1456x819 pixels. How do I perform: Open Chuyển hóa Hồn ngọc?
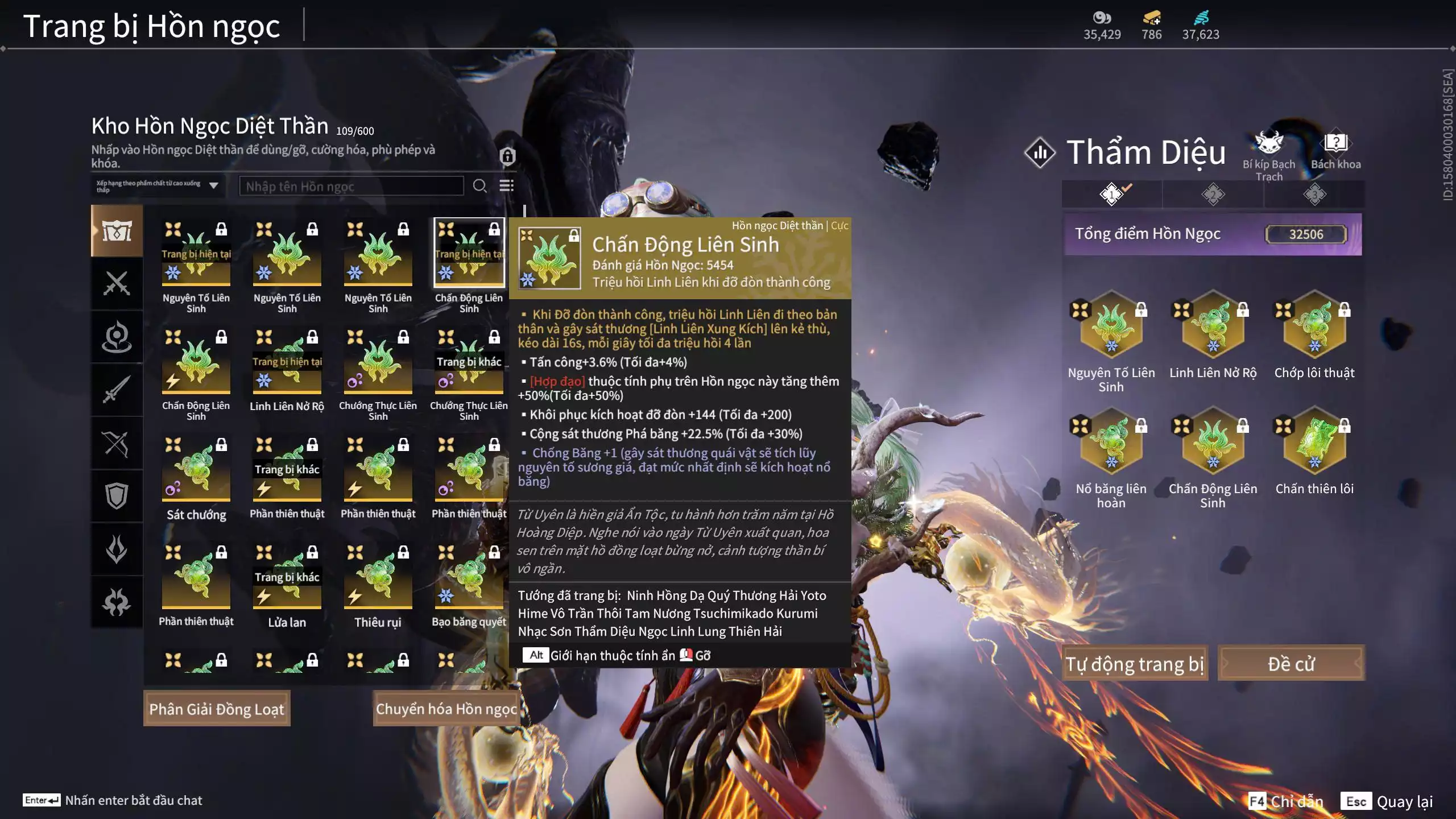[x=446, y=709]
